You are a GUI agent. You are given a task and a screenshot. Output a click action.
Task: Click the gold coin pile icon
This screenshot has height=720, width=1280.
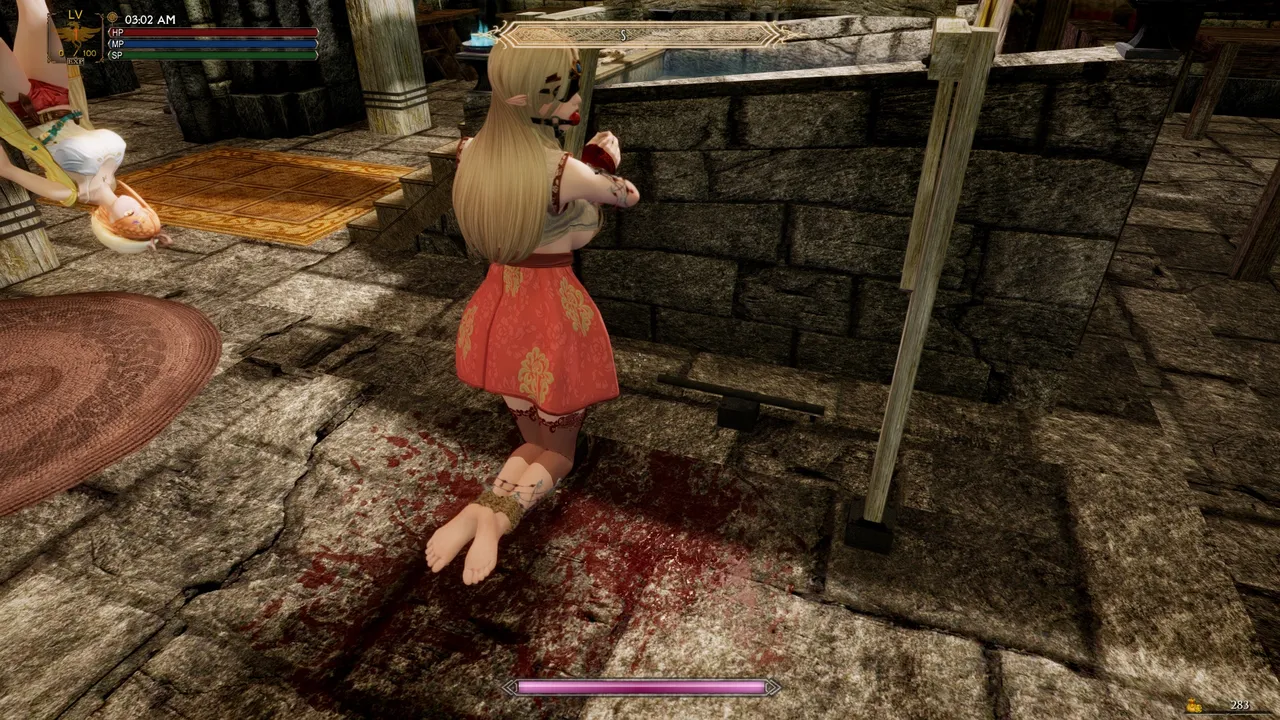tap(1195, 706)
